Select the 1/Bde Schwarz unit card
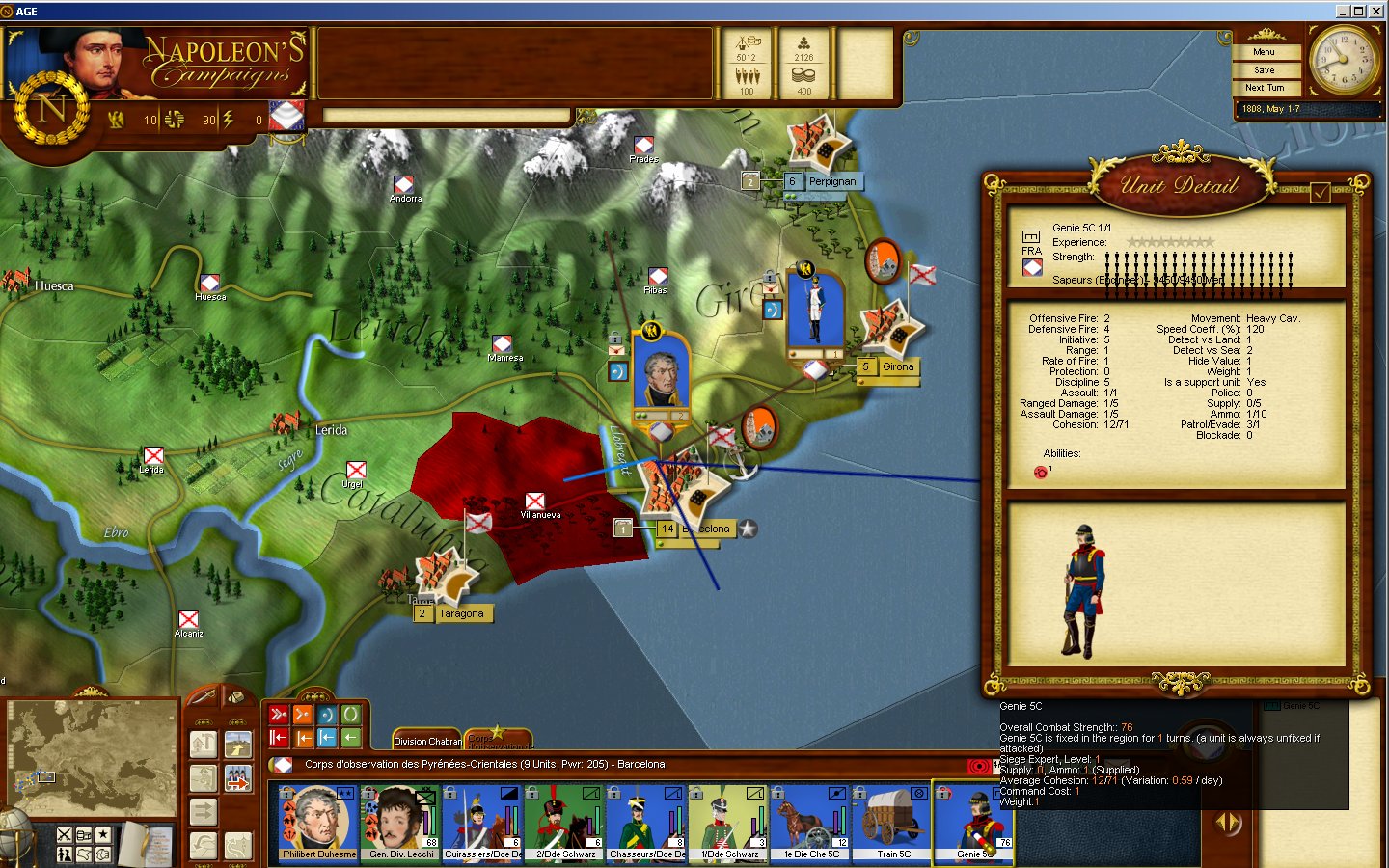This screenshot has height=868, width=1389. click(728, 822)
